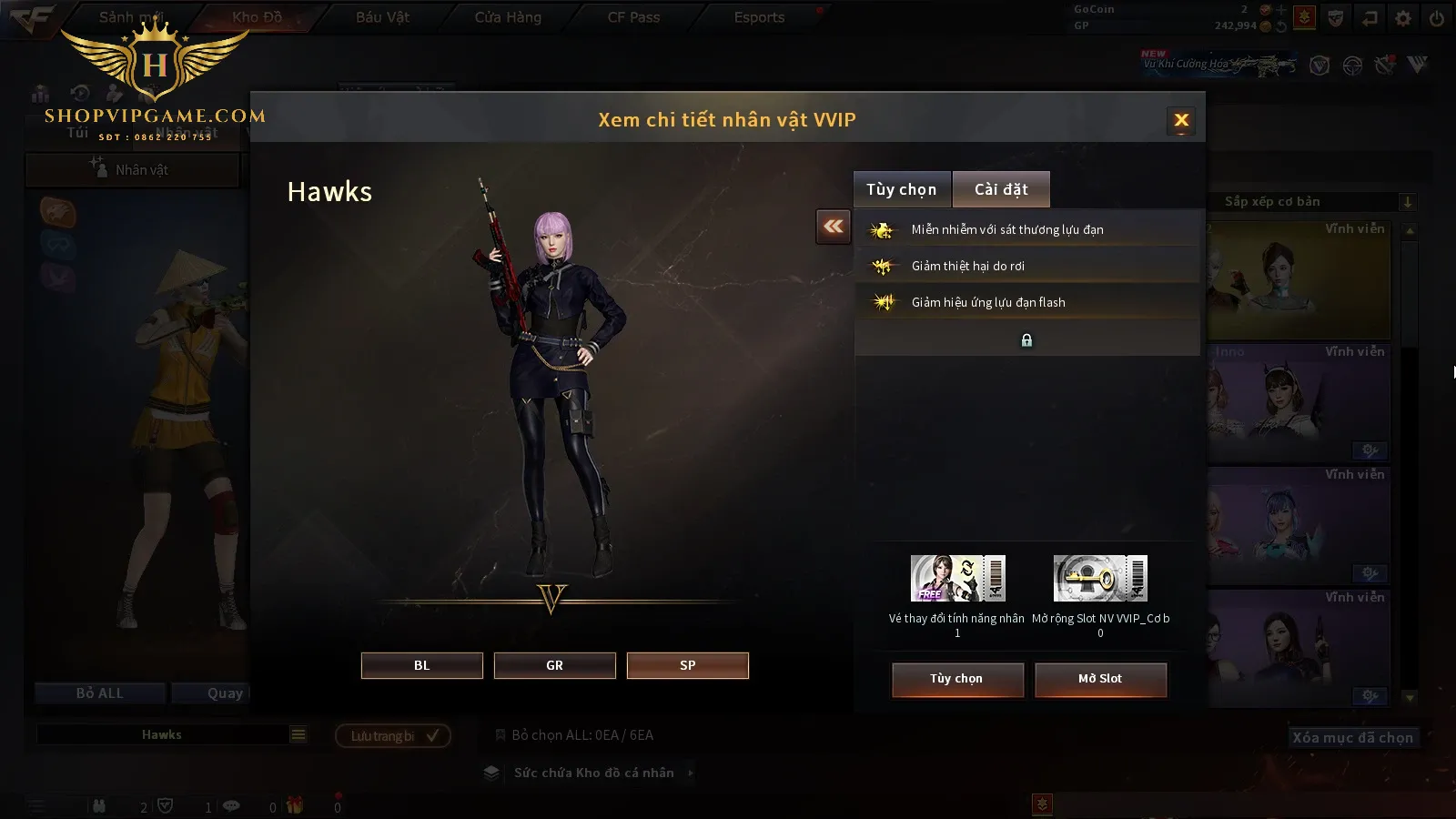Click the Tùy chọn button below the tickets
The image size is (1456, 819).
[956, 679]
